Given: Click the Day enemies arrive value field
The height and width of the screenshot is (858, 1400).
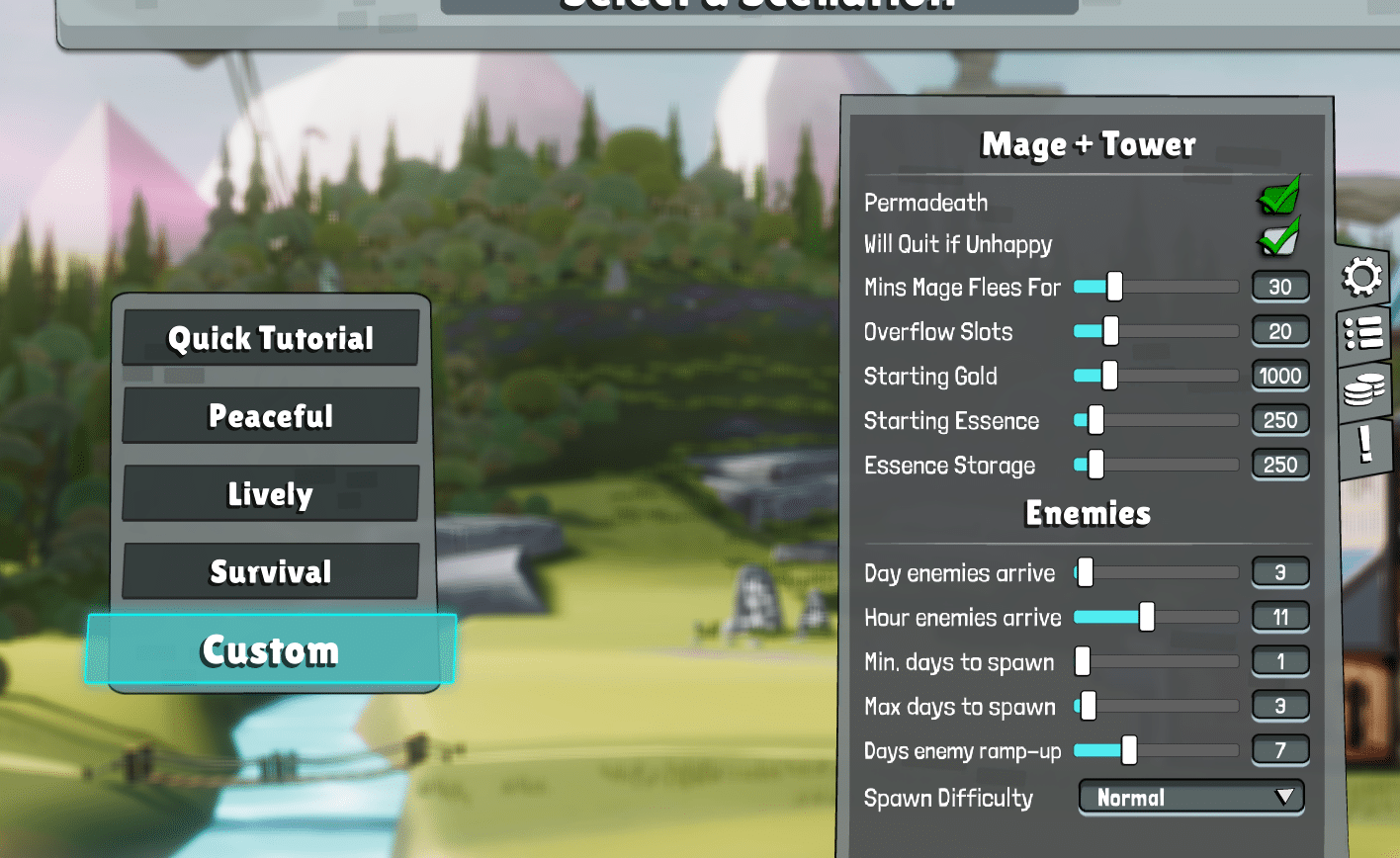Looking at the screenshot, I should coord(1280,572).
